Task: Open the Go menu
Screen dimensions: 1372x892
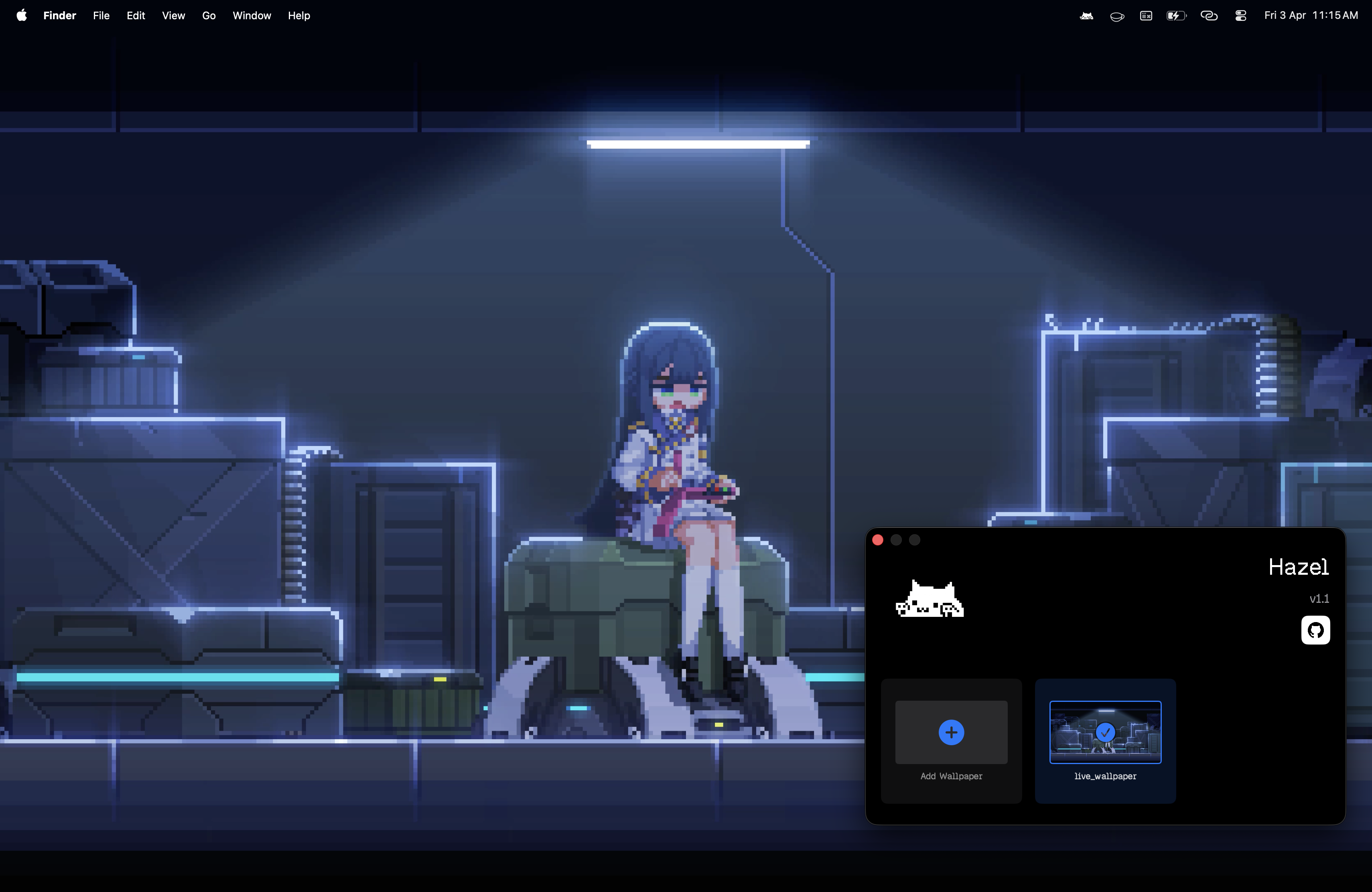Action: tap(209, 16)
